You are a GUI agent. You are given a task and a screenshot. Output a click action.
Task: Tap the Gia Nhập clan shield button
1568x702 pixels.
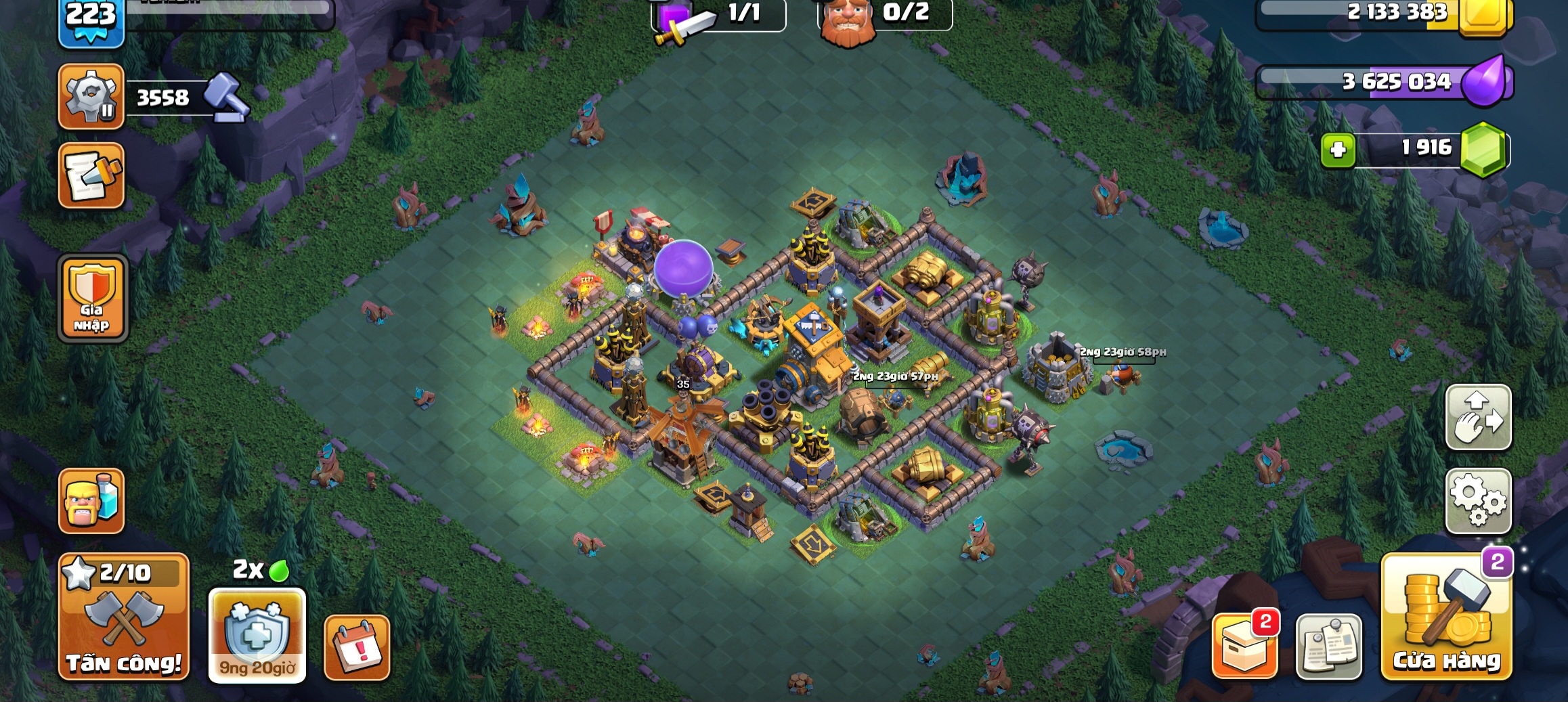(x=92, y=299)
